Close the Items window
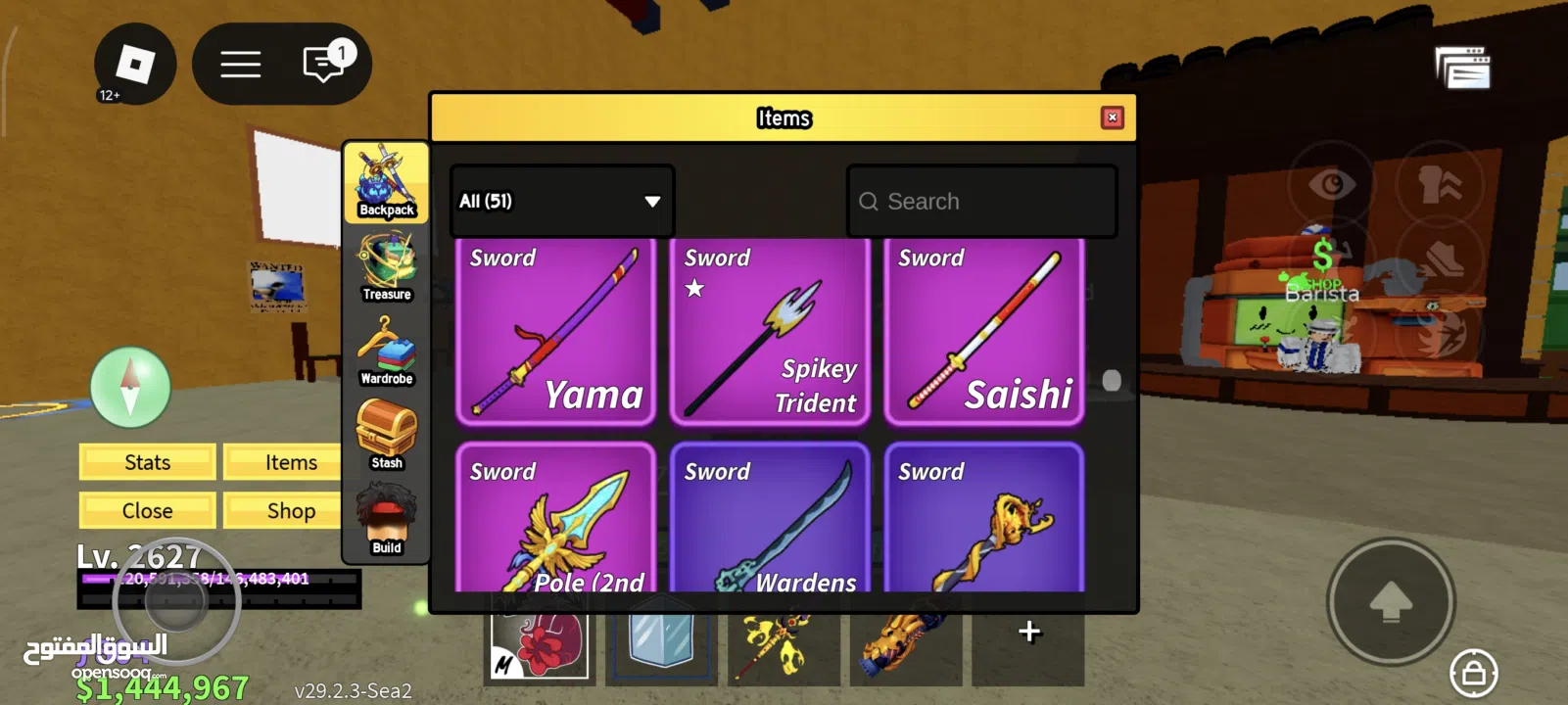 tap(1112, 117)
